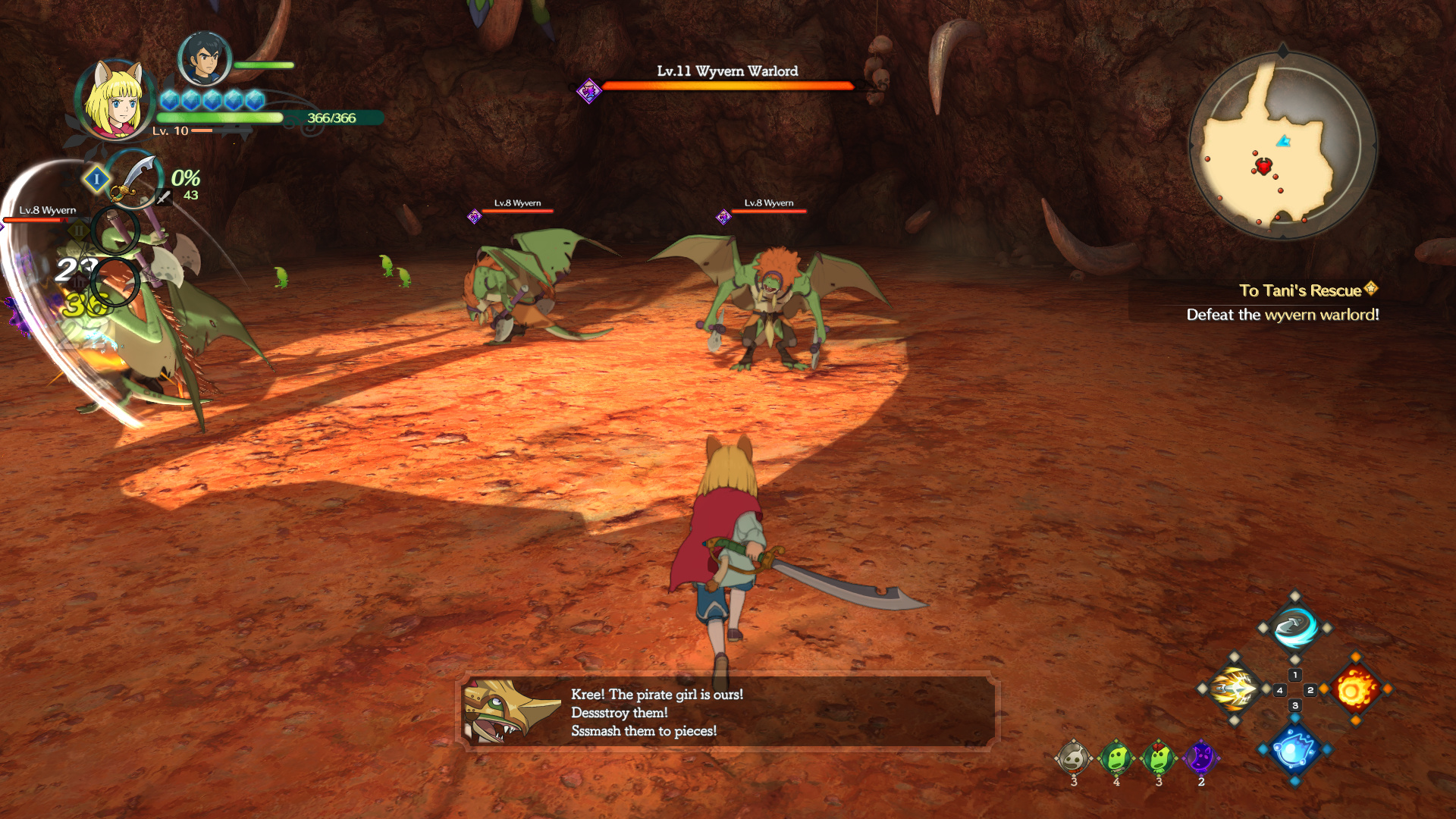Cast the fireball spell skill
This screenshot has height=819, width=1456.
tap(1355, 689)
